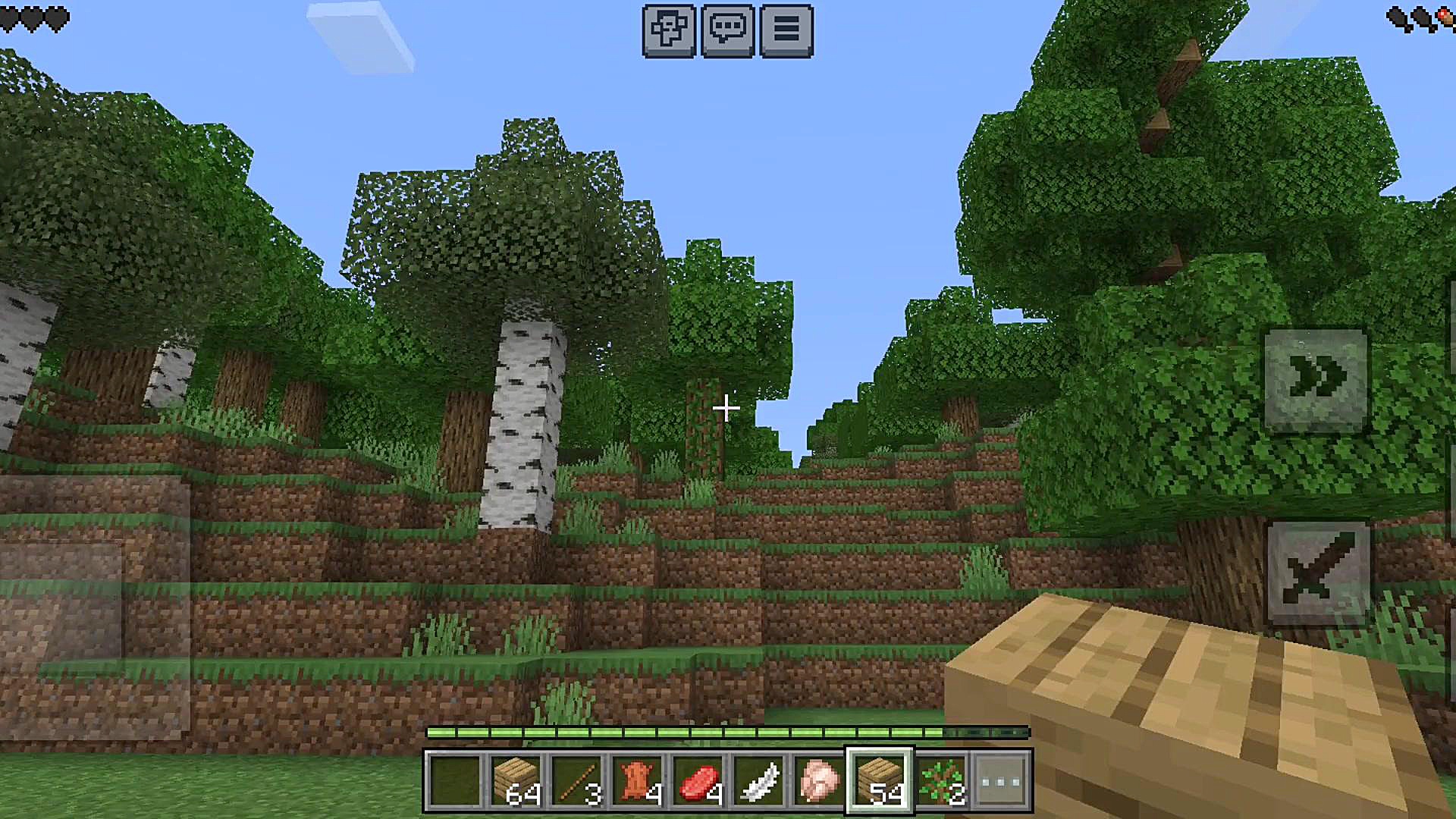Pick the feather in the hotbar

[x=758, y=780]
